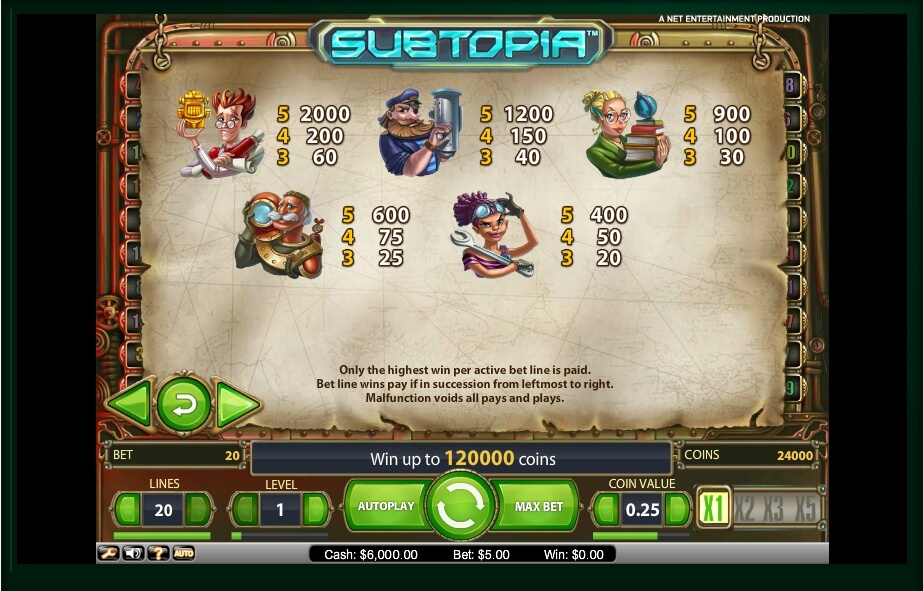
Task: Show the next paytable page
Action: (238, 404)
